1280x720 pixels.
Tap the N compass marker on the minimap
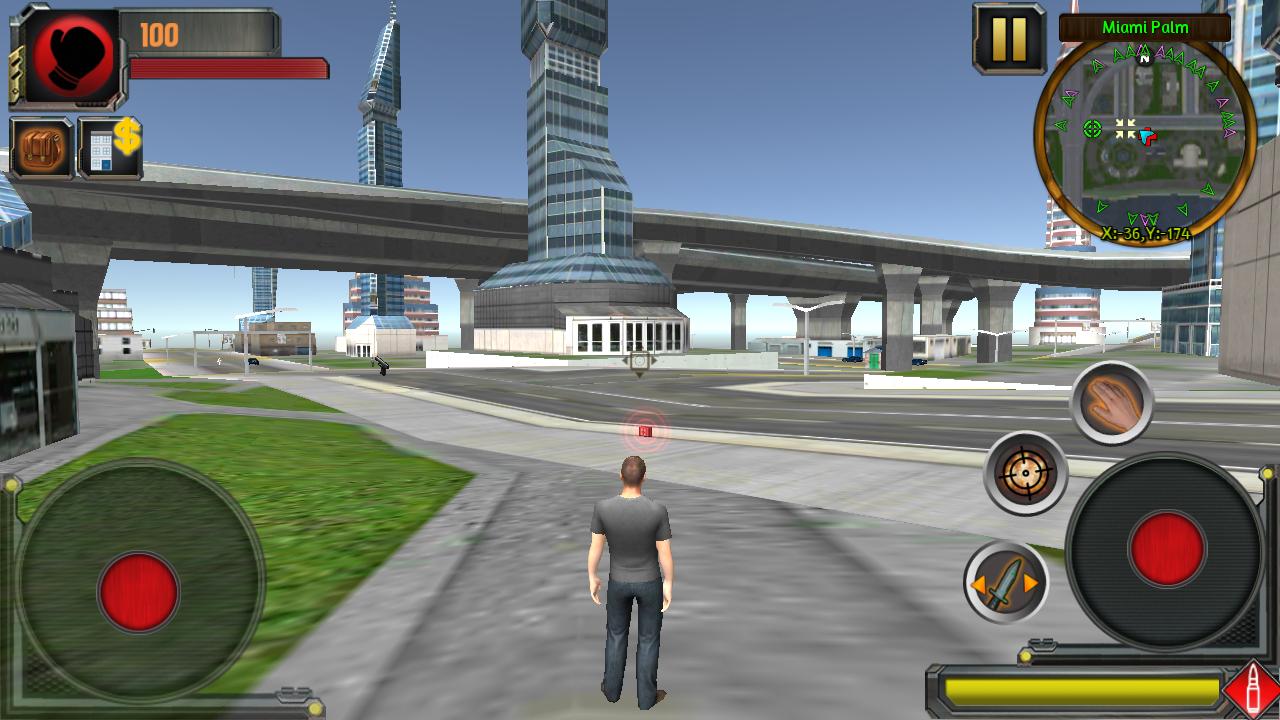click(1143, 57)
